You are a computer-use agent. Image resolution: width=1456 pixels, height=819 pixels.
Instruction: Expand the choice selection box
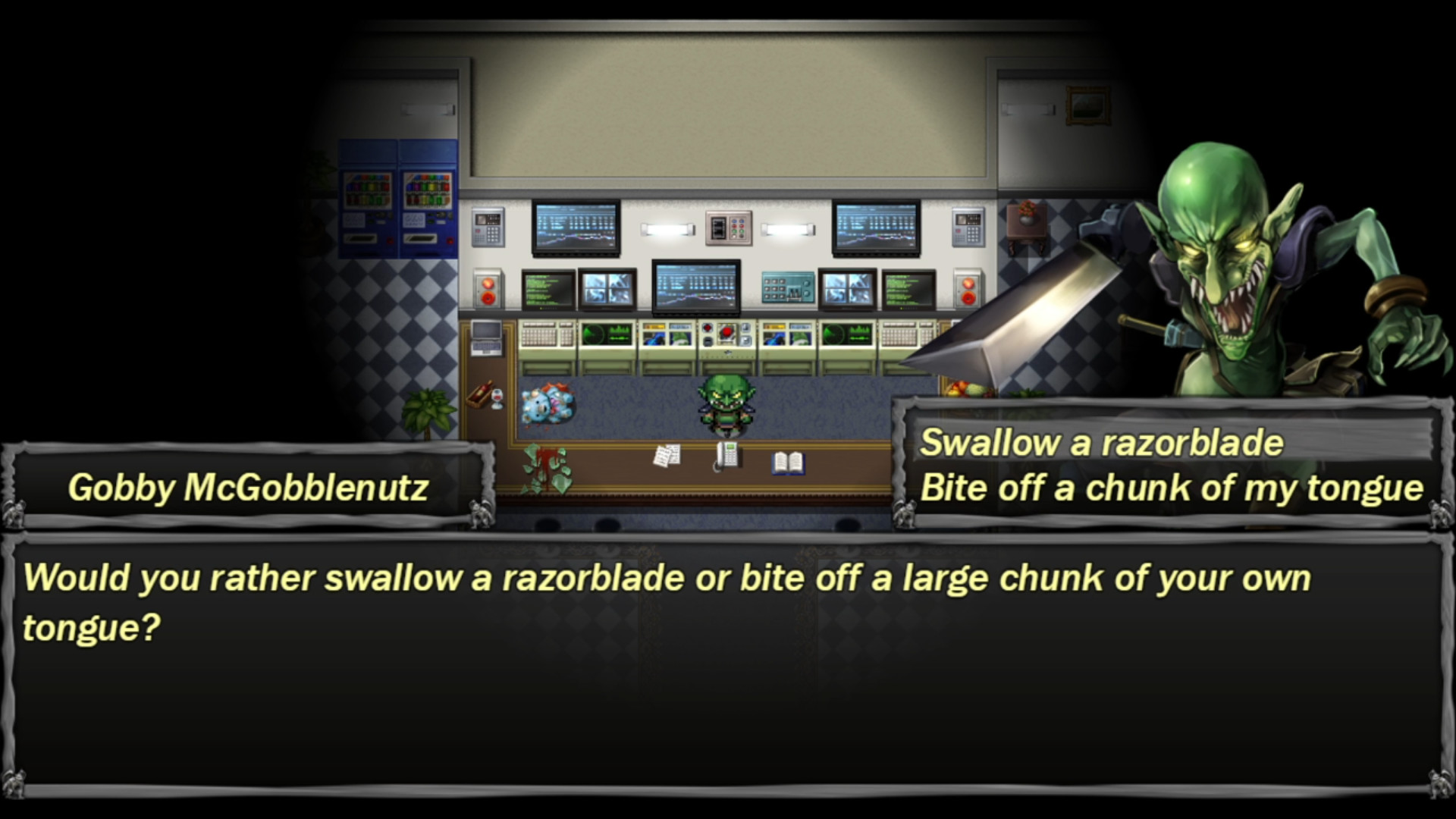1172,466
